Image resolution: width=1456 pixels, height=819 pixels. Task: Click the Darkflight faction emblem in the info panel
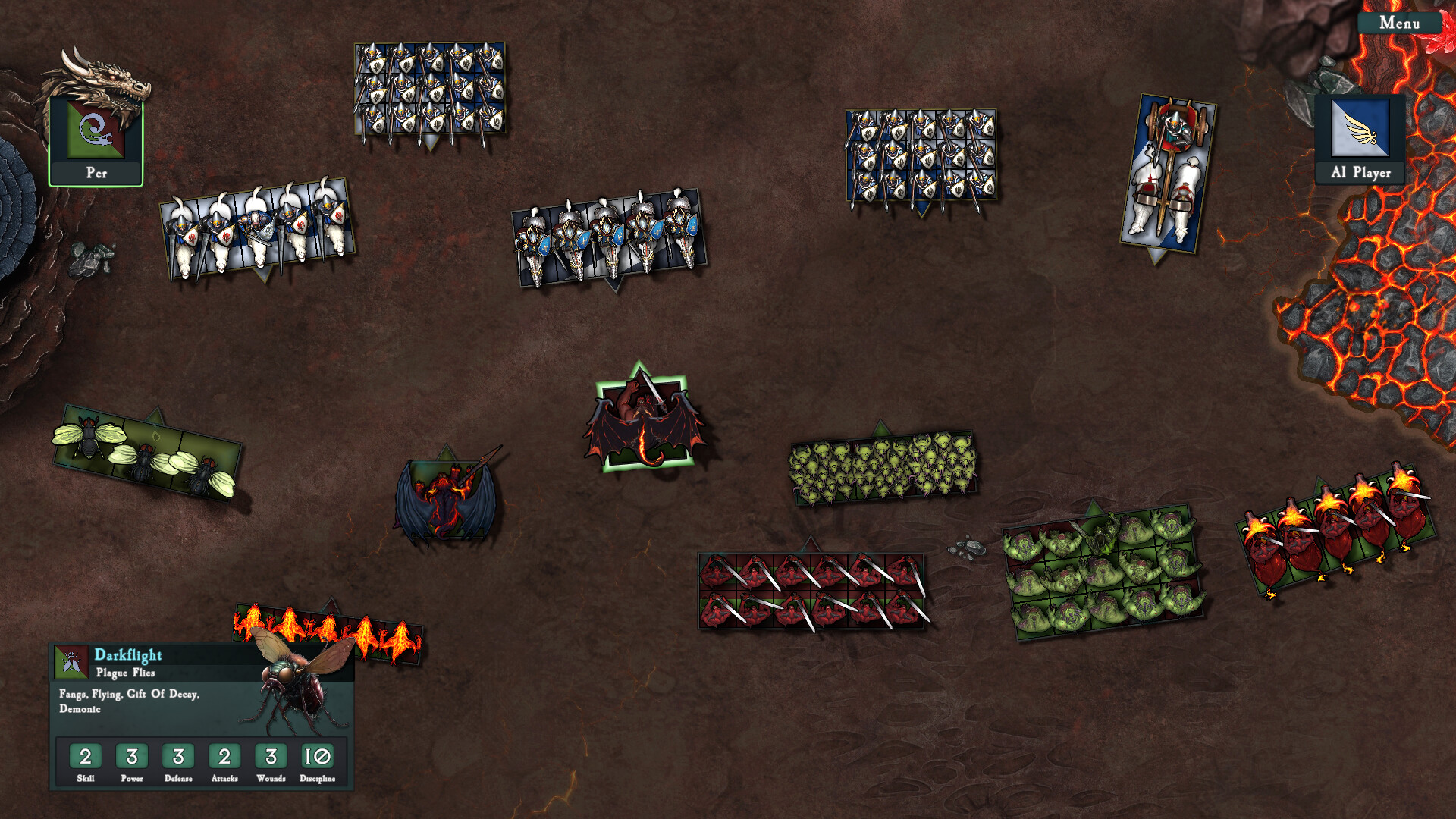(71, 662)
